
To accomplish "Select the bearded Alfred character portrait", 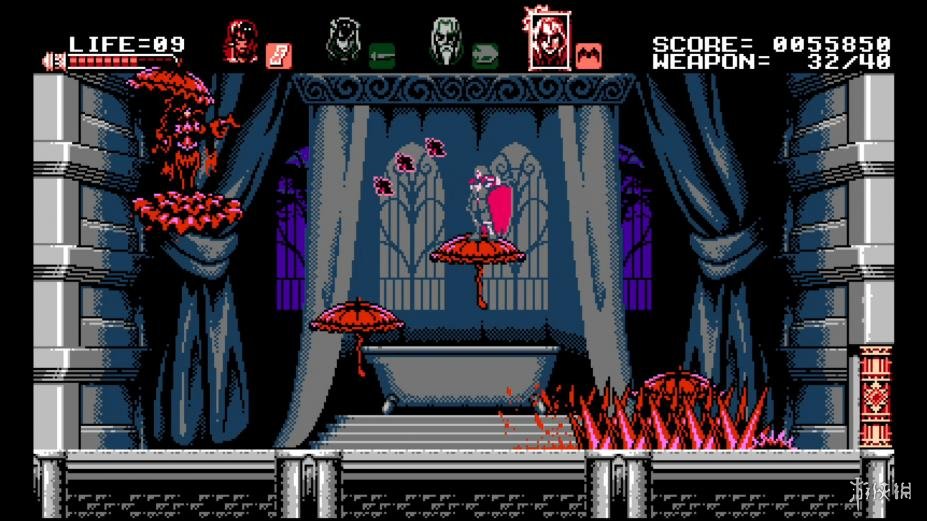I will click(x=447, y=41).
